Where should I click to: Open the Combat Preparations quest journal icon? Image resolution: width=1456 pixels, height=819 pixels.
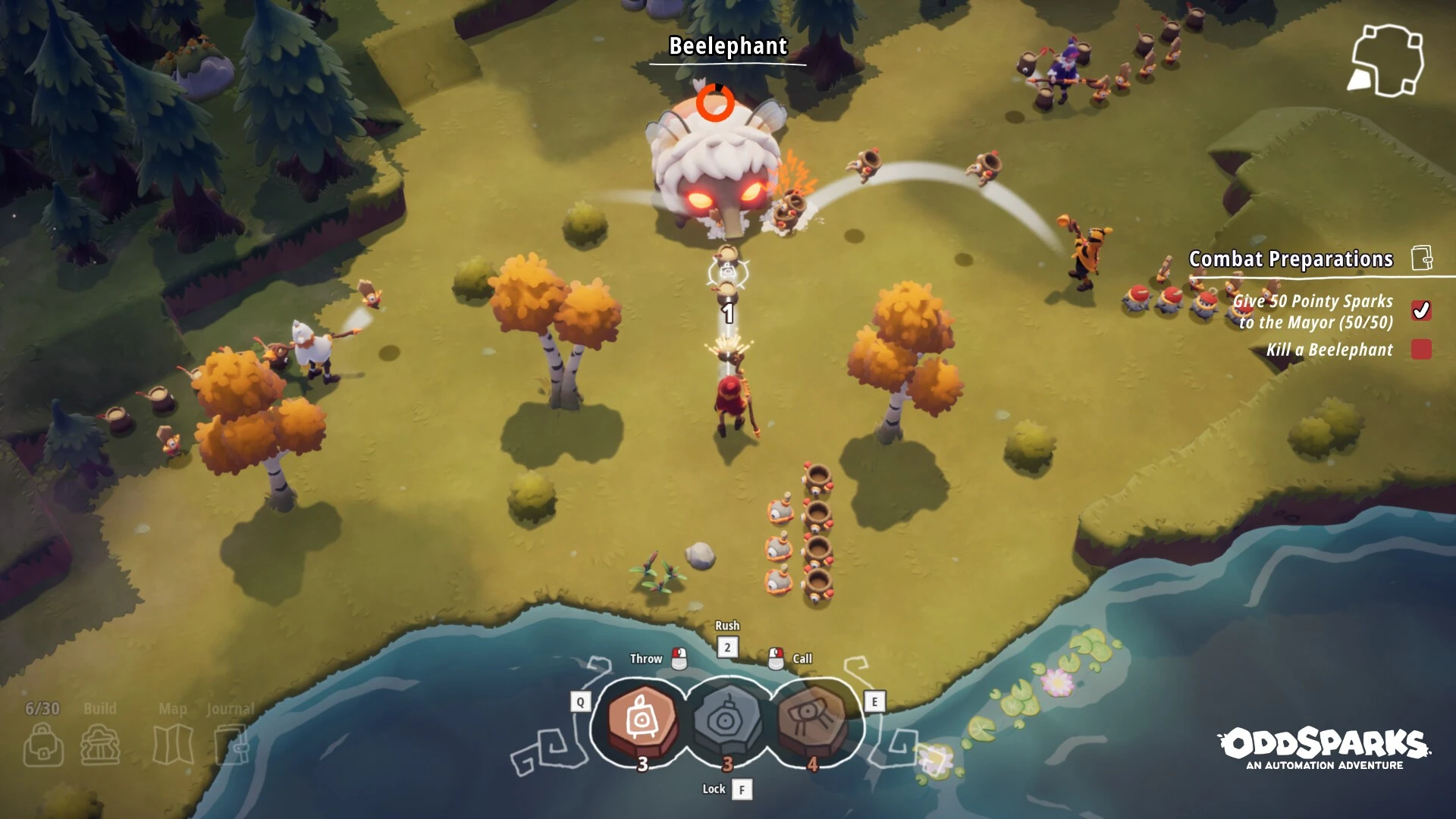[x=1422, y=259]
